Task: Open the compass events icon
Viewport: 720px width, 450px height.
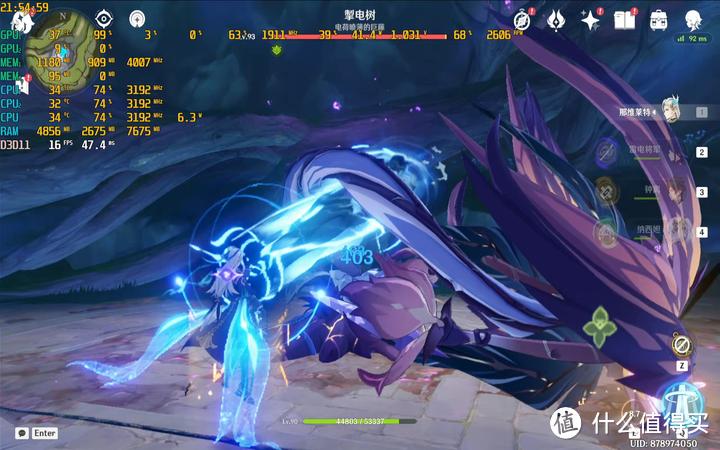Action: click(521, 20)
